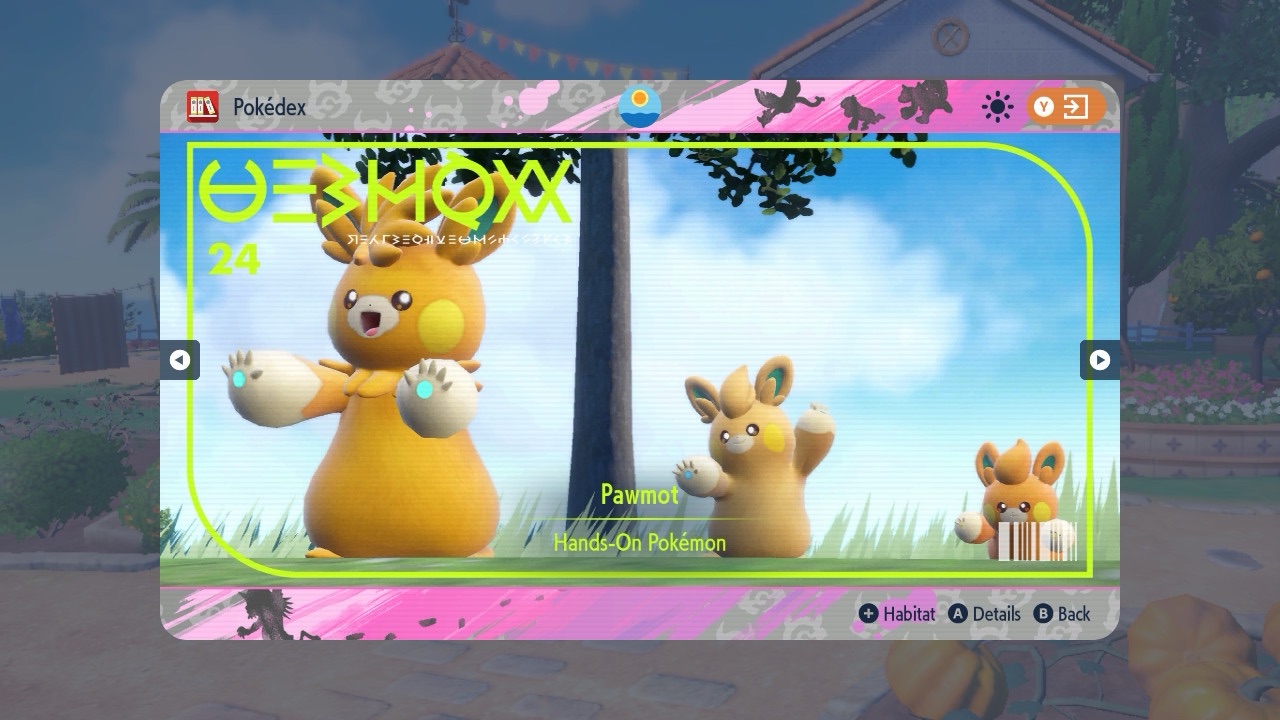The image size is (1280, 720).
Task: Click the Pawmot name label
Action: pos(640,494)
